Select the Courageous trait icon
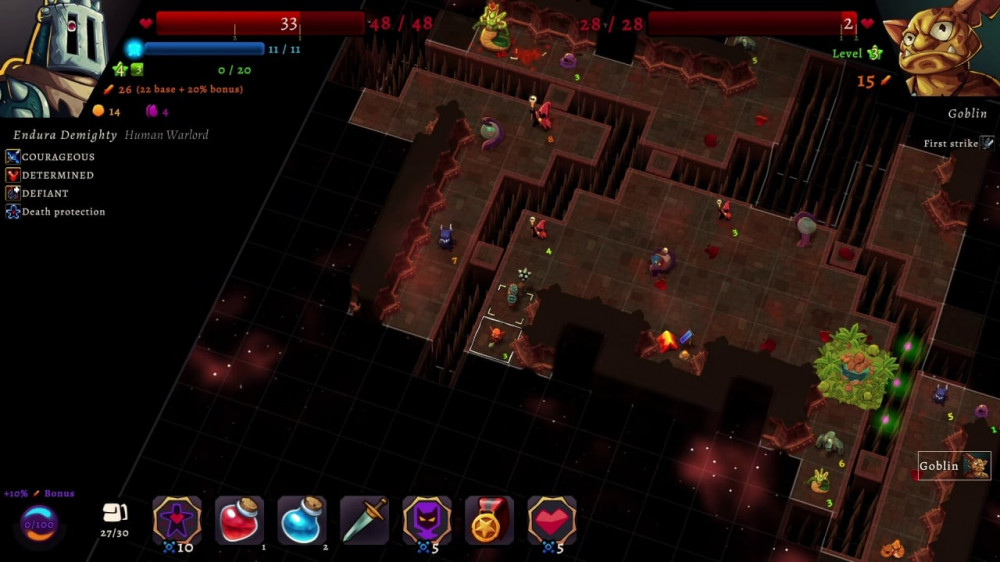1000x562 pixels. click(x=13, y=157)
